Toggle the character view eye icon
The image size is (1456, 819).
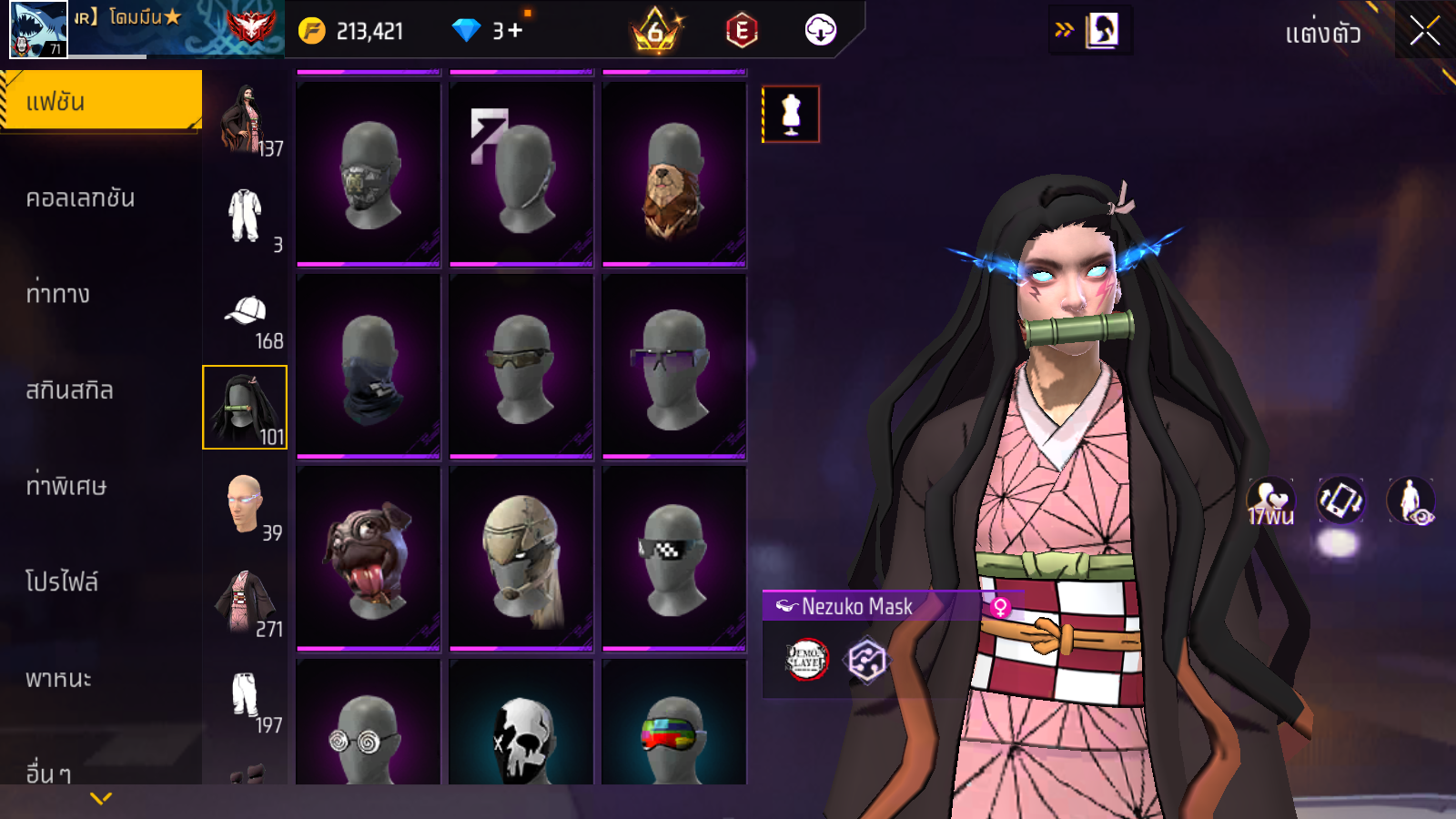(1410, 501)
